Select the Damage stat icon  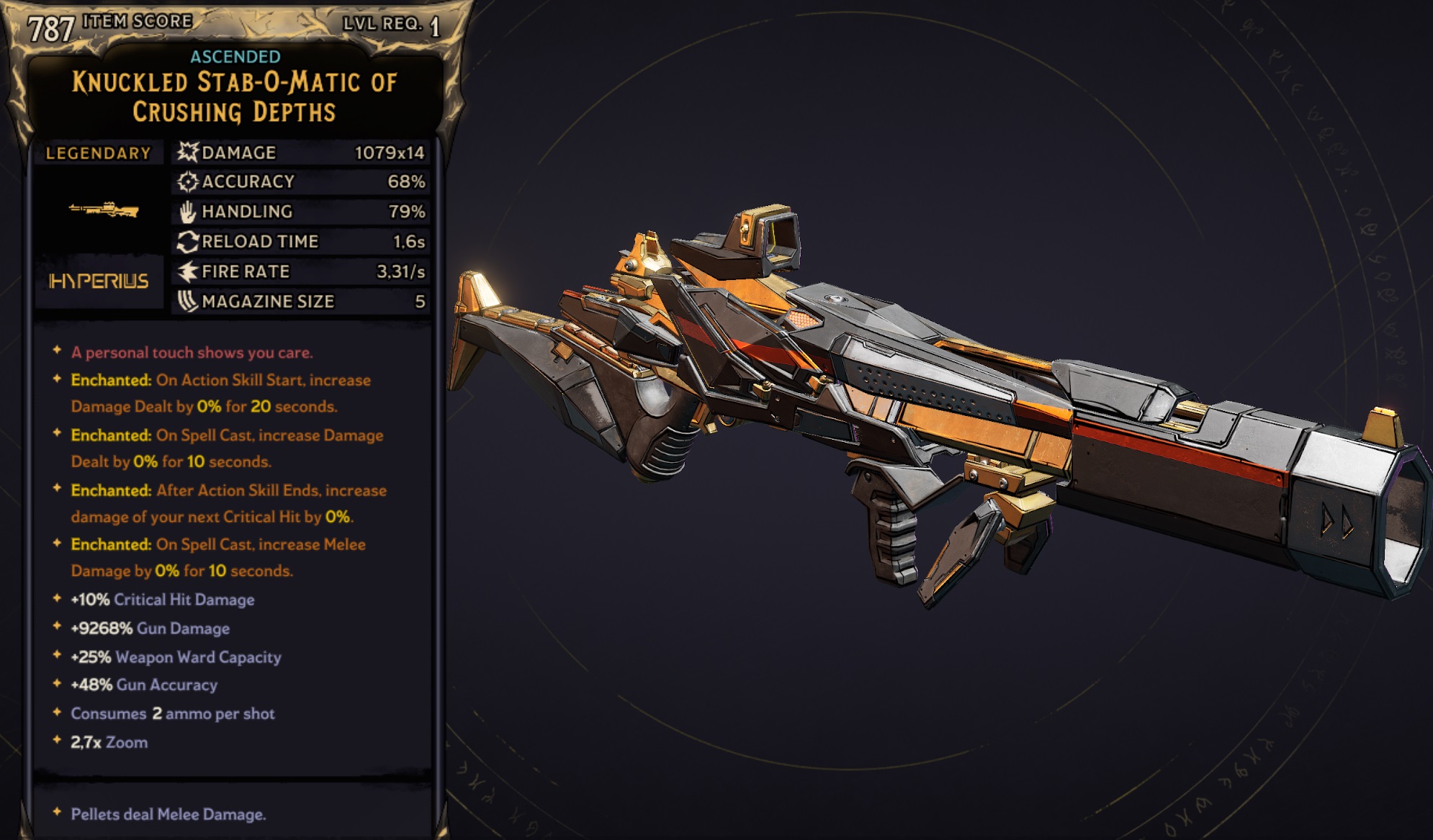187,152
